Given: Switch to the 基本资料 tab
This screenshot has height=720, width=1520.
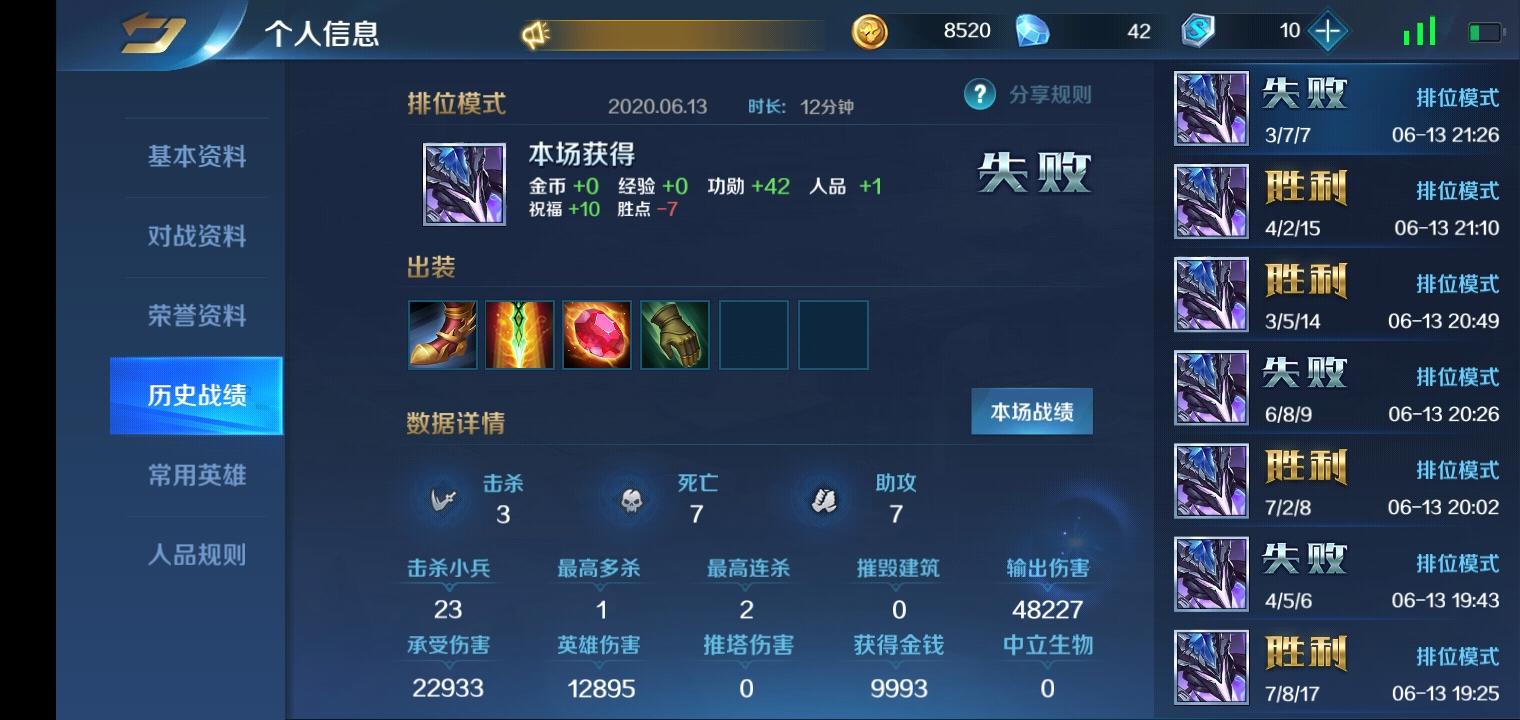Looking at the screenshot, I should pyautogui.click(x=196, y=156).
